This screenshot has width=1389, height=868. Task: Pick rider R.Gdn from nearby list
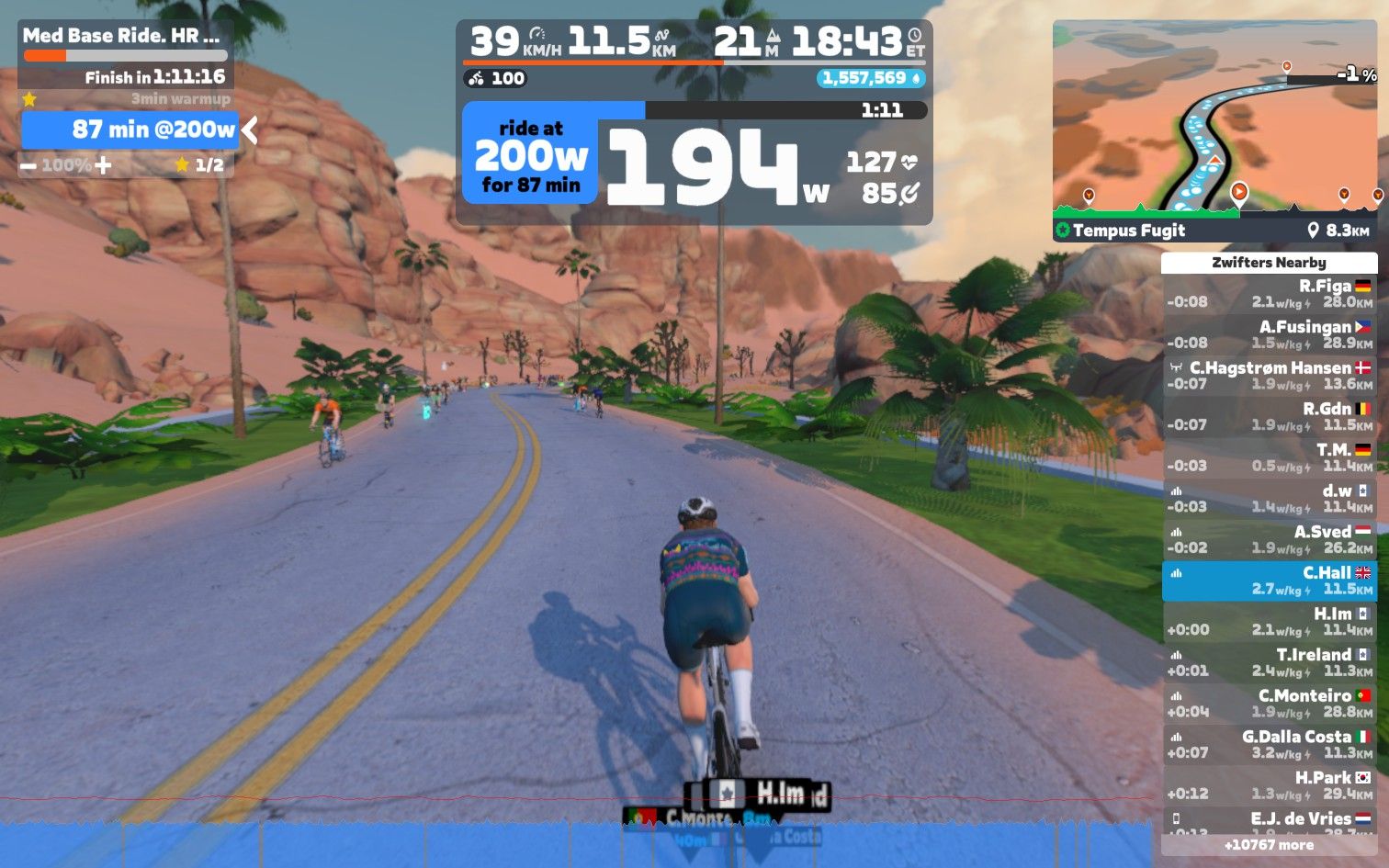(x=1269, y=417)
